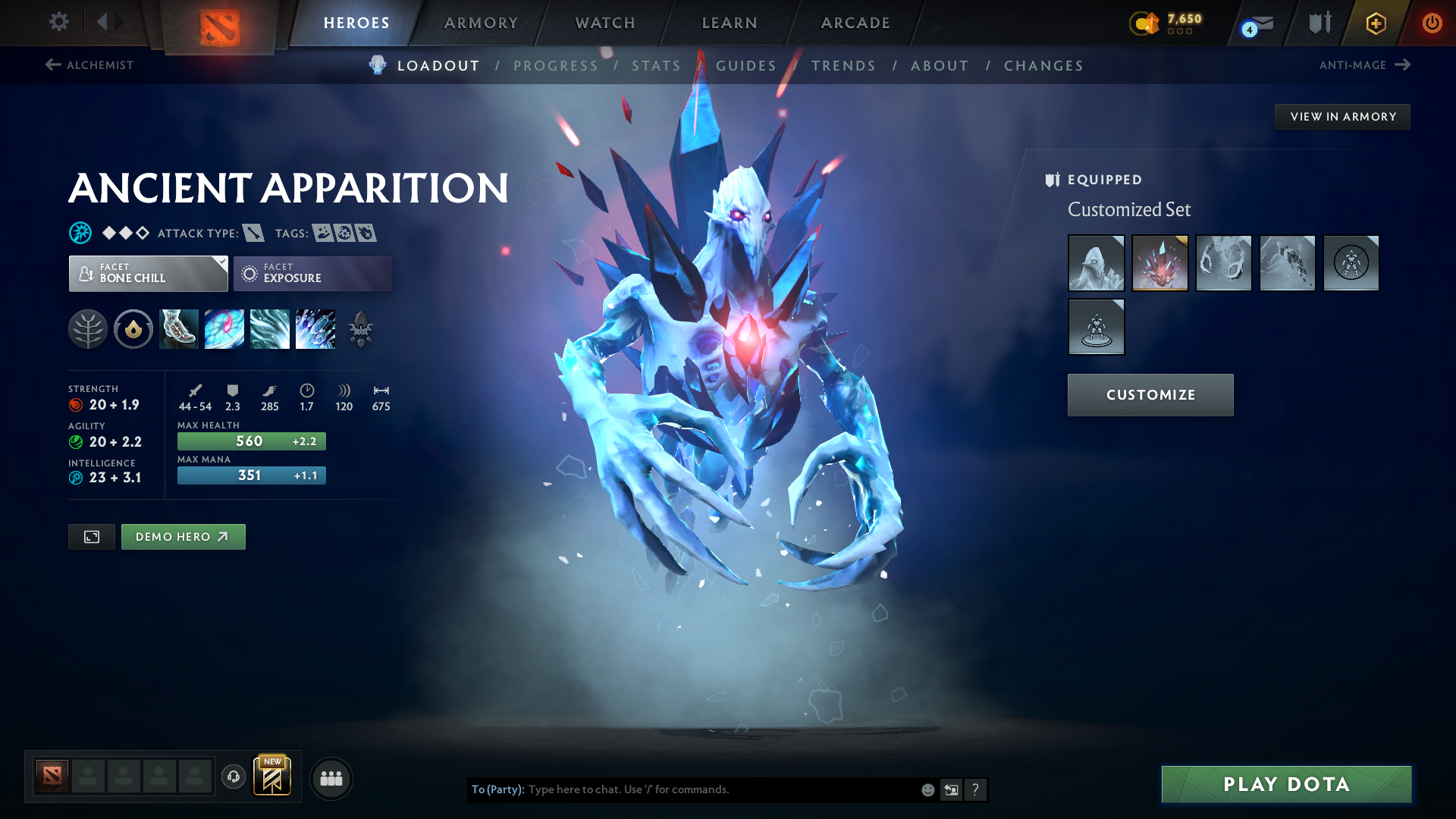Open the Dota Plus gold hexagon icon
Screen dimensions: 1456x819
pyautogui.click(x=1375, y=23)
